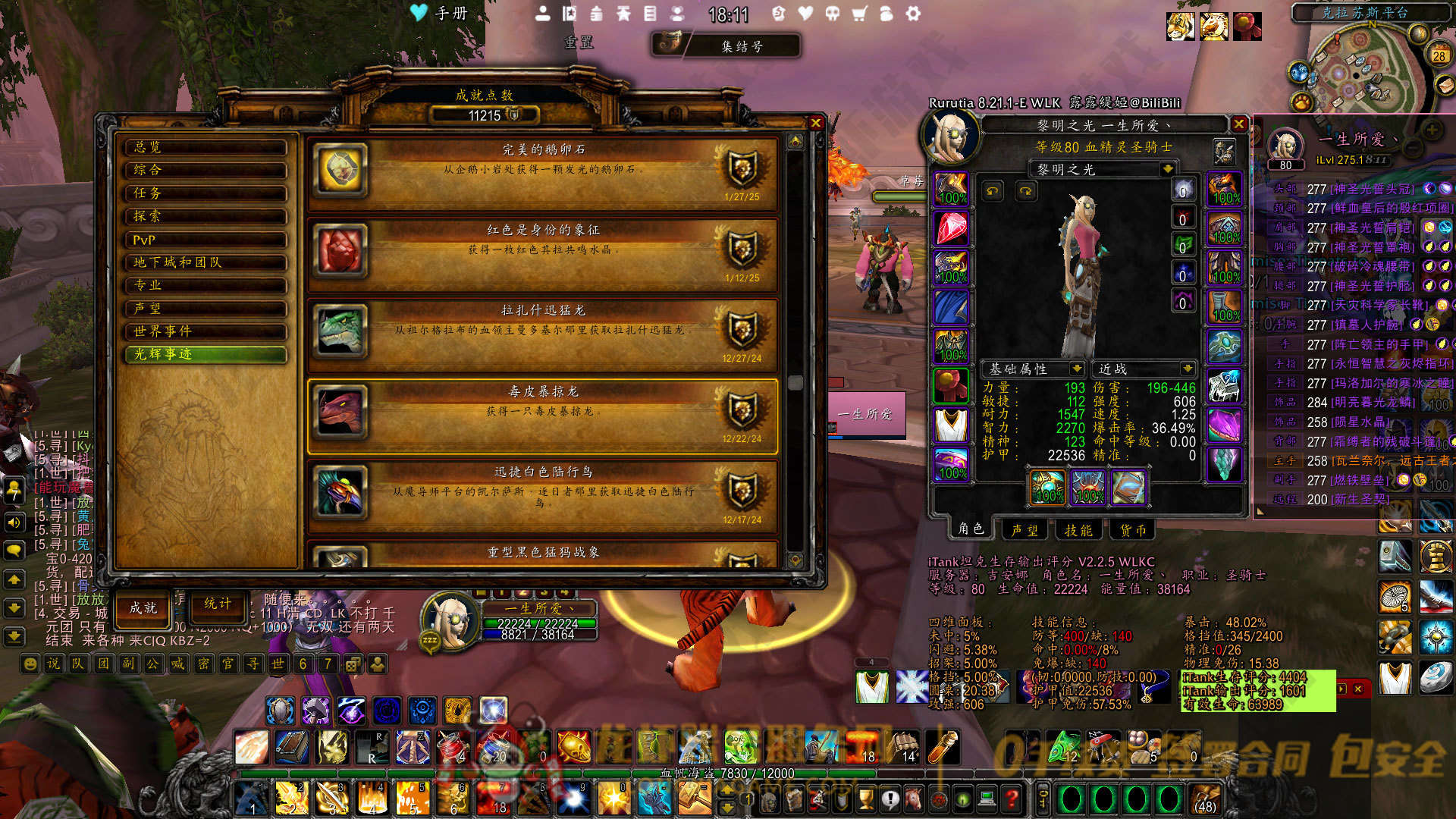The height and width of the screenshot is (819, 1456).
Task: Close the achievement window
Action: [816, 123]
